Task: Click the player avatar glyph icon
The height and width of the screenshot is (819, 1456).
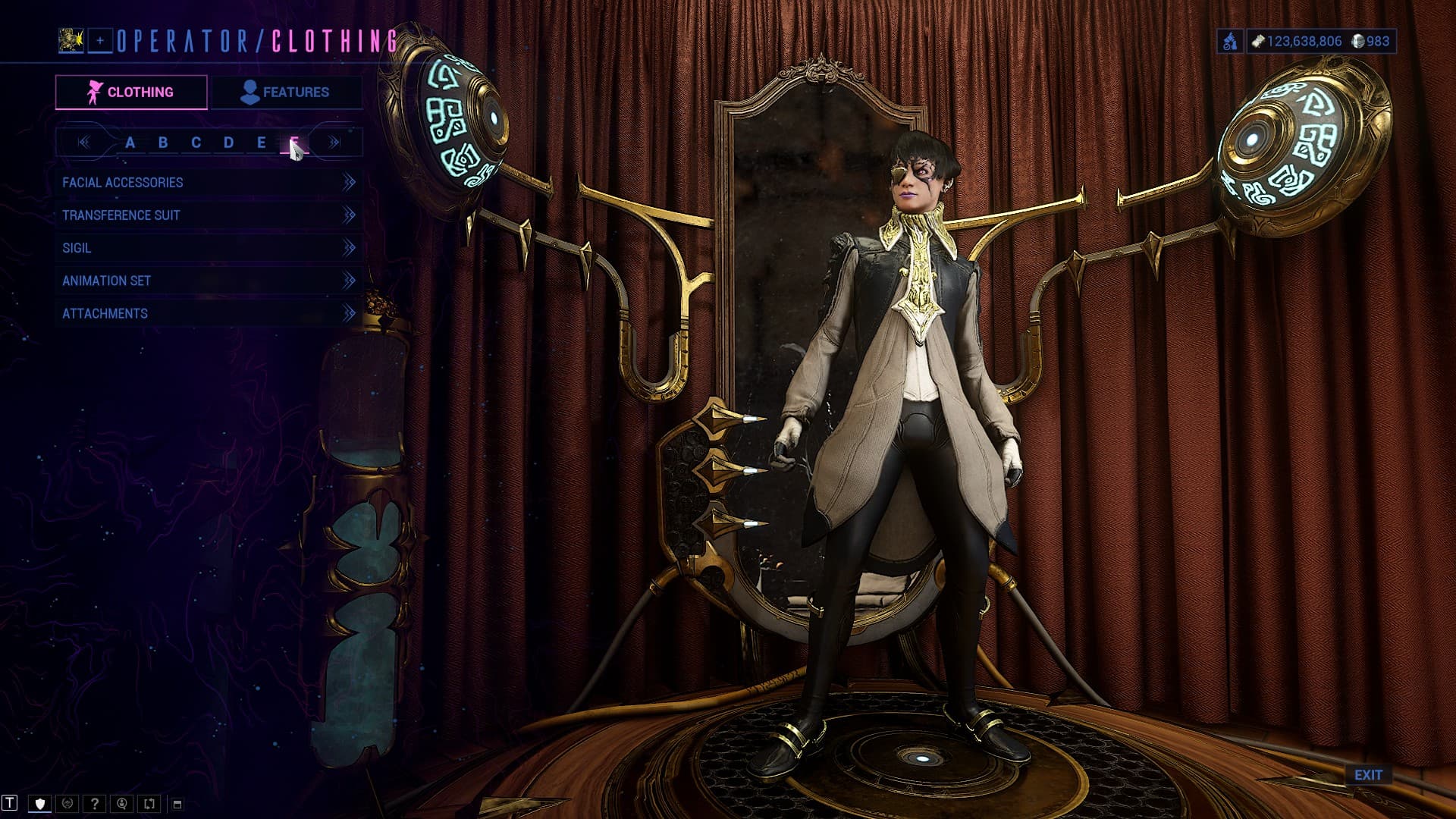Action: (x=71, y=40)
